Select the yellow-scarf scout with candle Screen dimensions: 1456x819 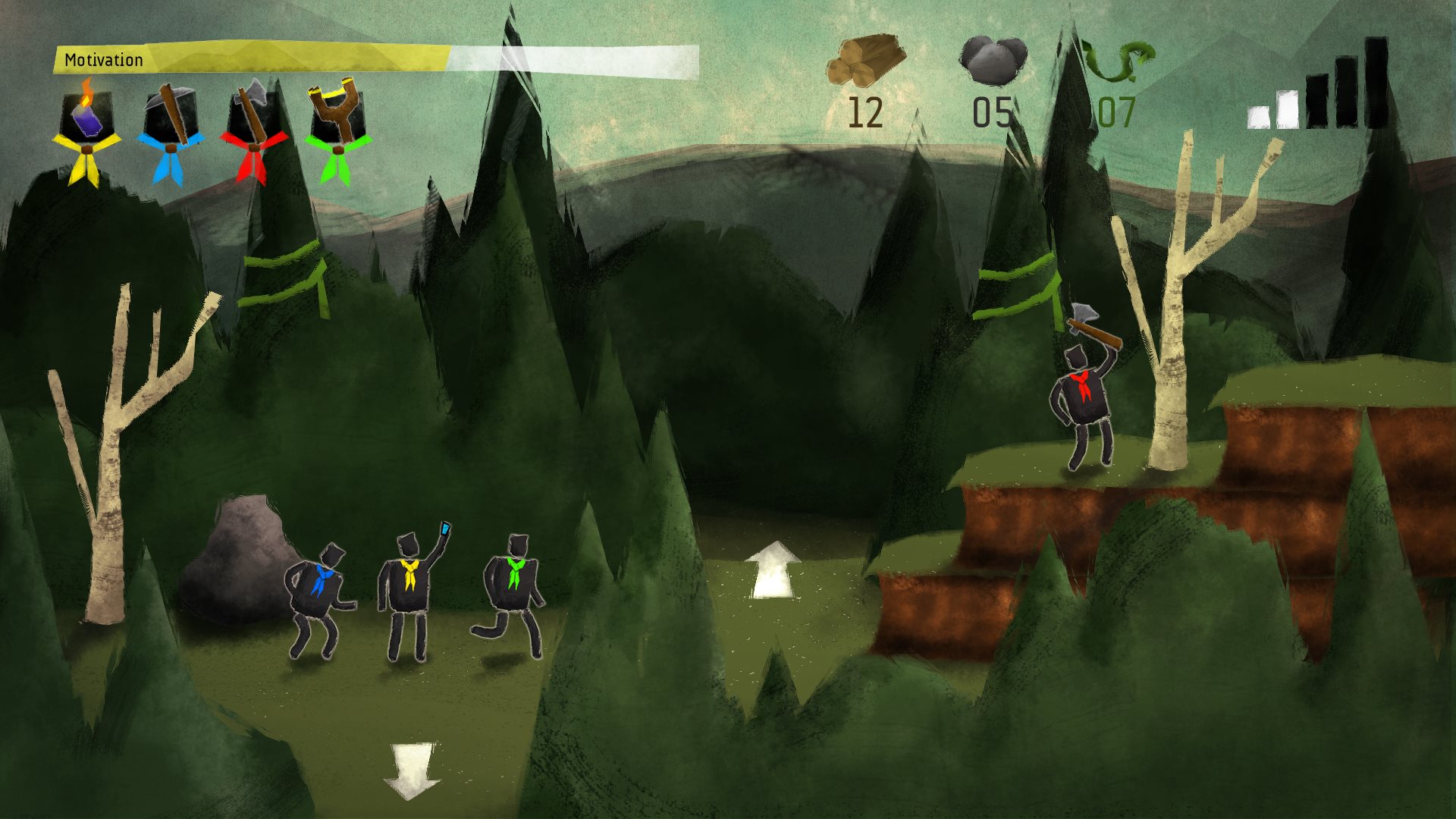[x=86, y=129]
